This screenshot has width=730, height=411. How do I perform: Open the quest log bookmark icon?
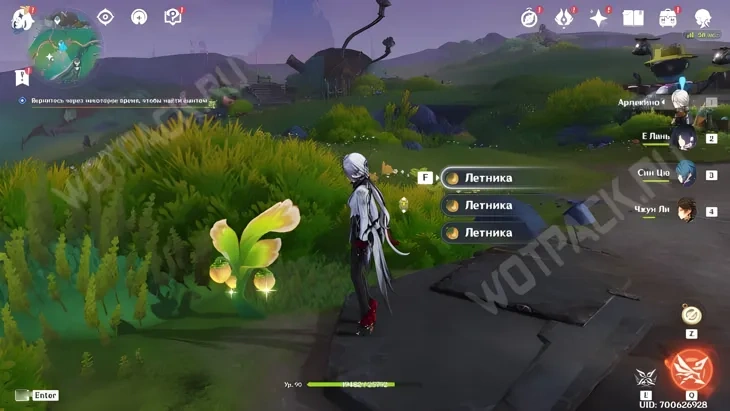[x=22, y=77]
